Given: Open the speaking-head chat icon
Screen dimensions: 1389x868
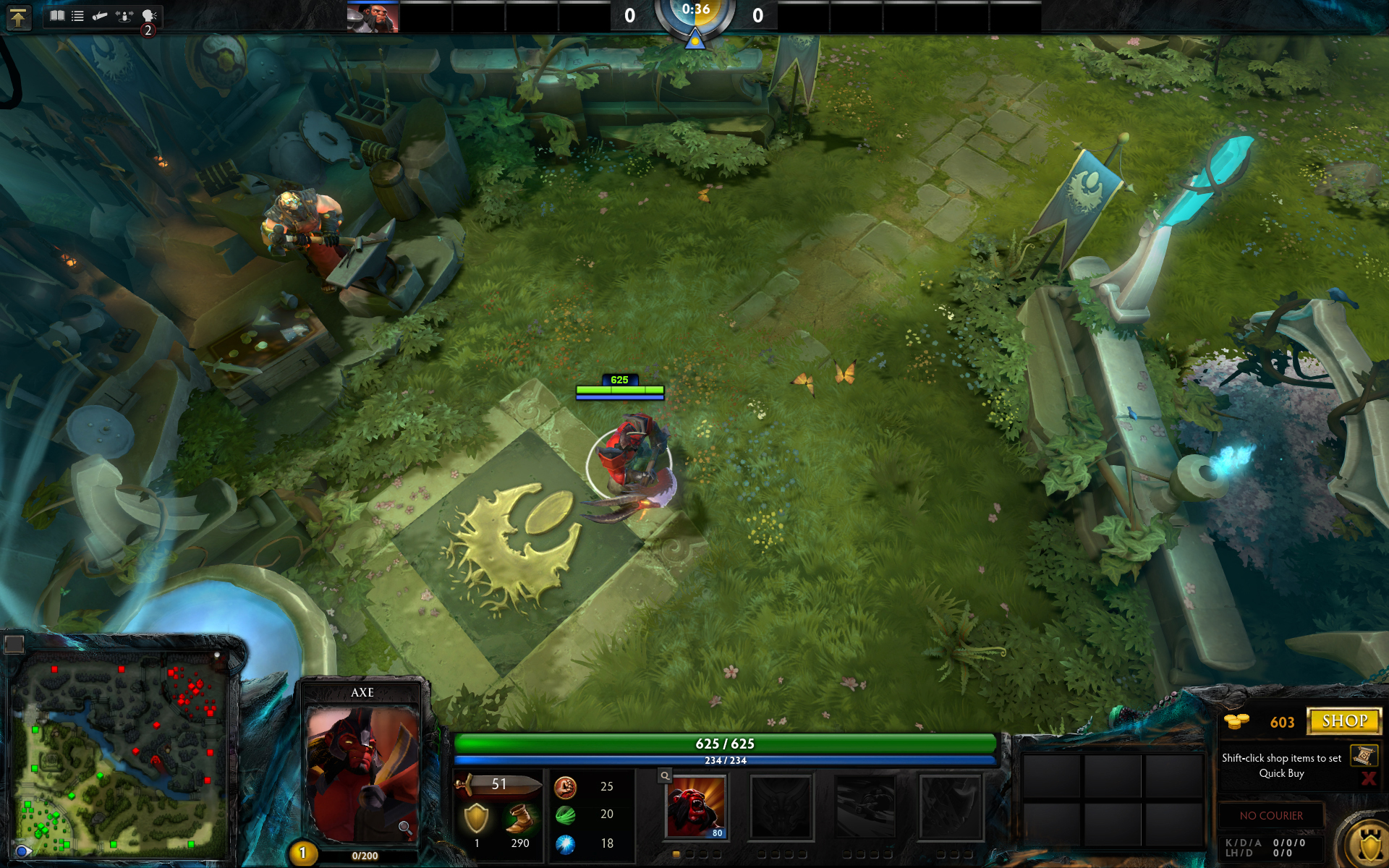Looking at the screenshot, I should 149,16.
